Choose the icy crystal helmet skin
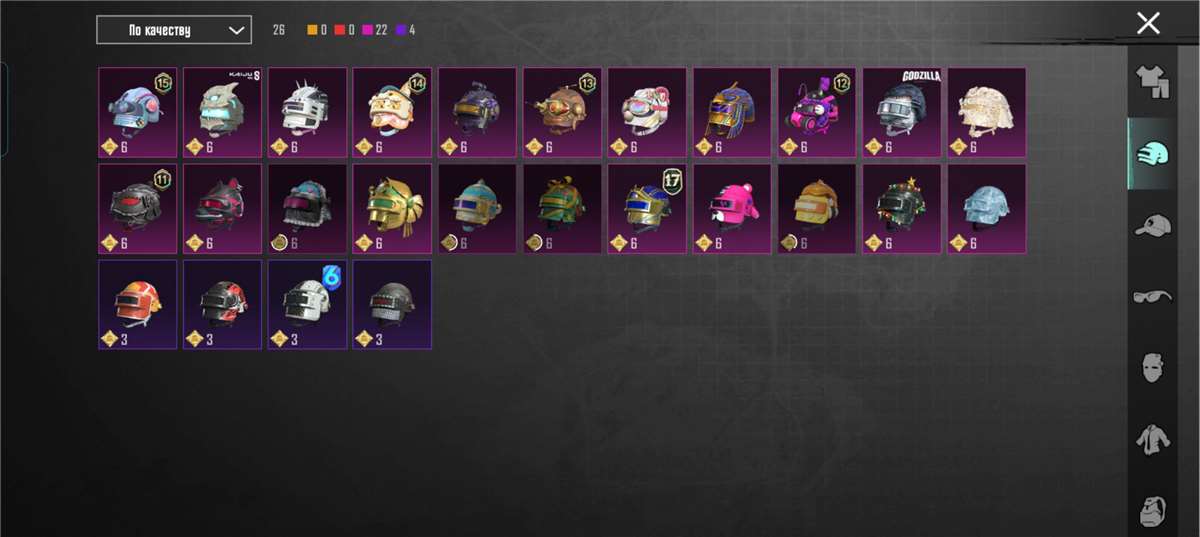 coord(986,208)
